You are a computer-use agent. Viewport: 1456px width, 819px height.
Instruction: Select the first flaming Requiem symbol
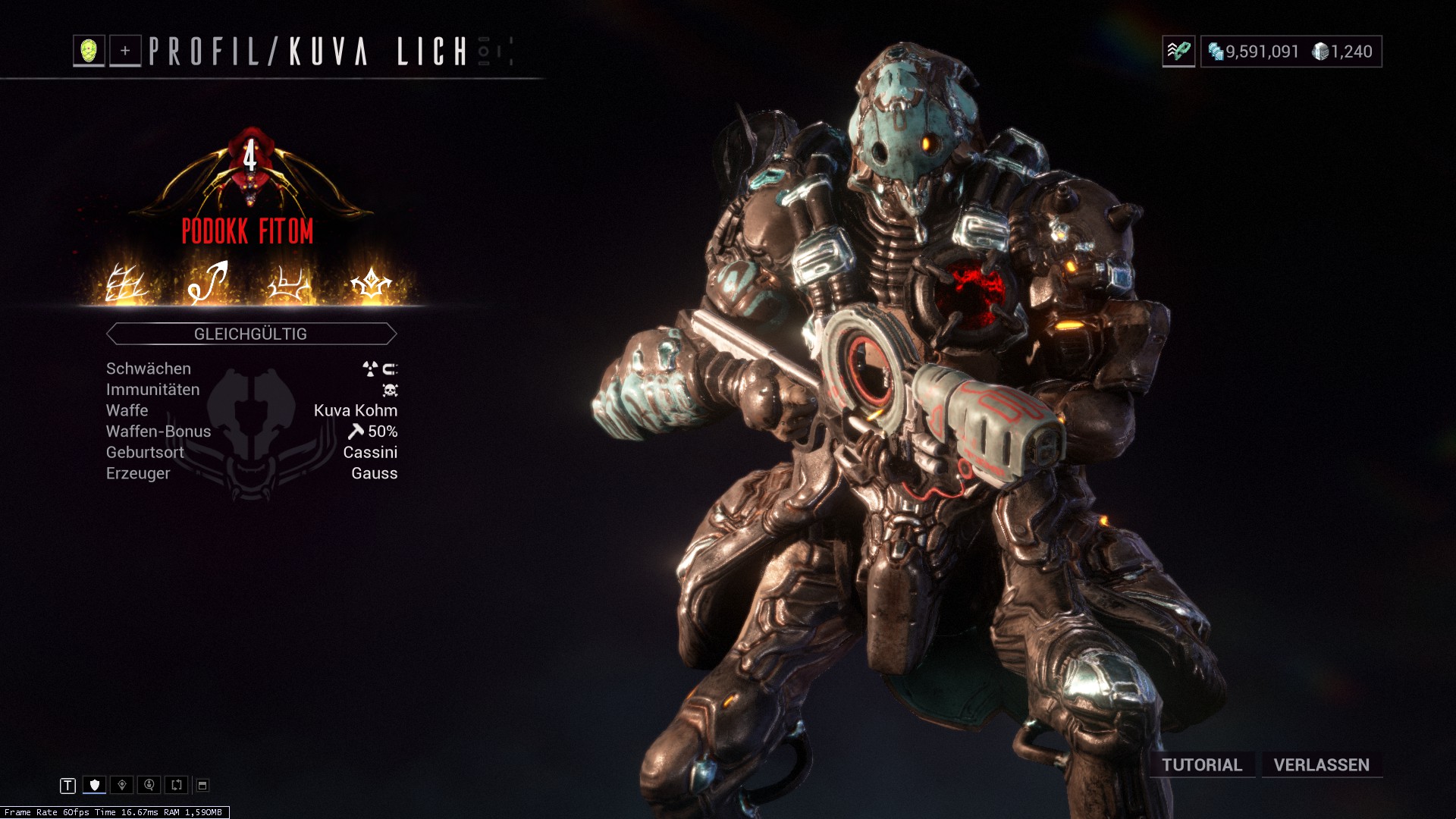click(126, 284)
